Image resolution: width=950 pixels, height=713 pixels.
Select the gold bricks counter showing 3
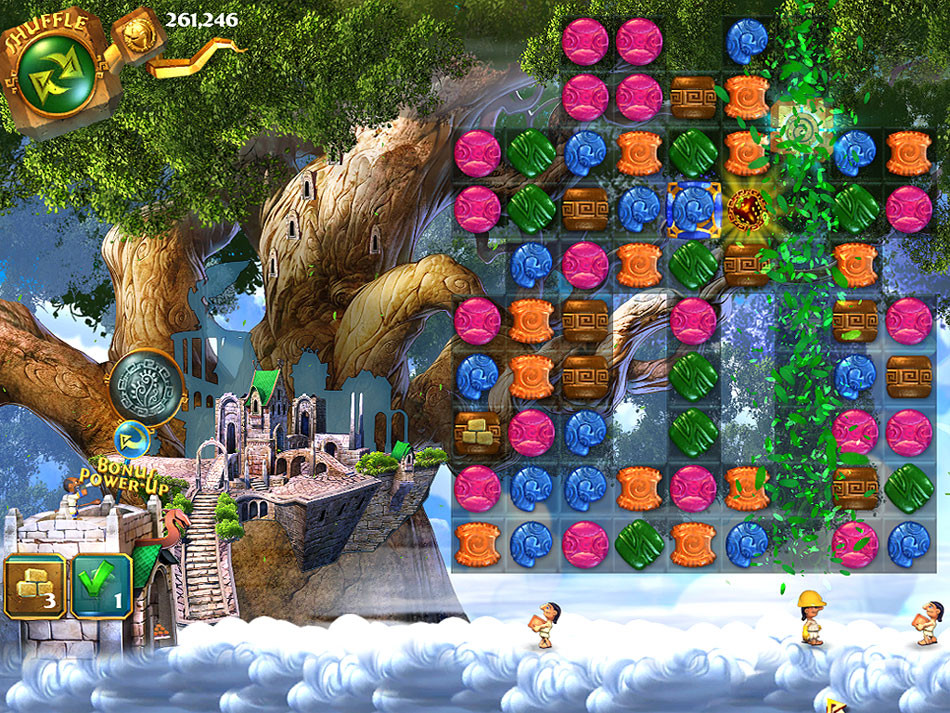pyautogui.click(x=35, y=587)
